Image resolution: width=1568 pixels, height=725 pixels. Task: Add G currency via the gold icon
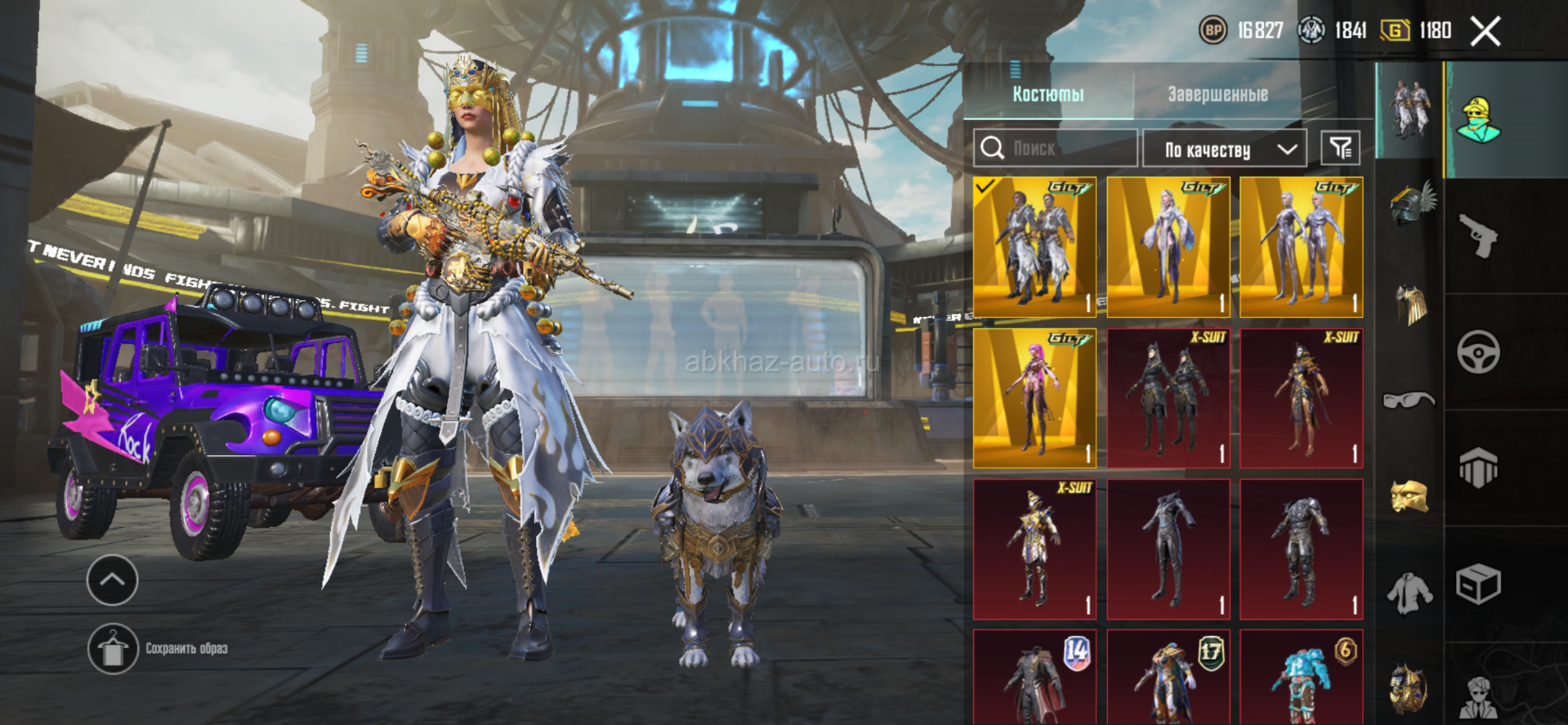(1395, 31)
